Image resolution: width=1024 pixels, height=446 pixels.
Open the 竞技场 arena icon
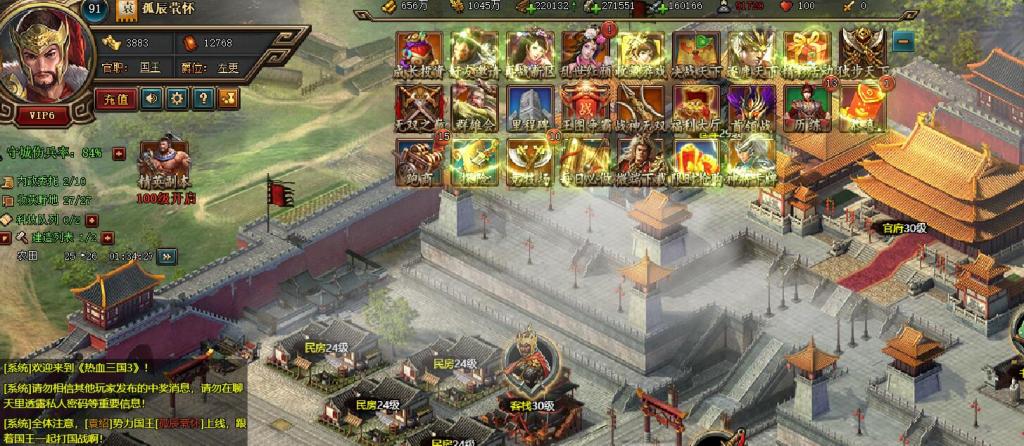[530, 162]
